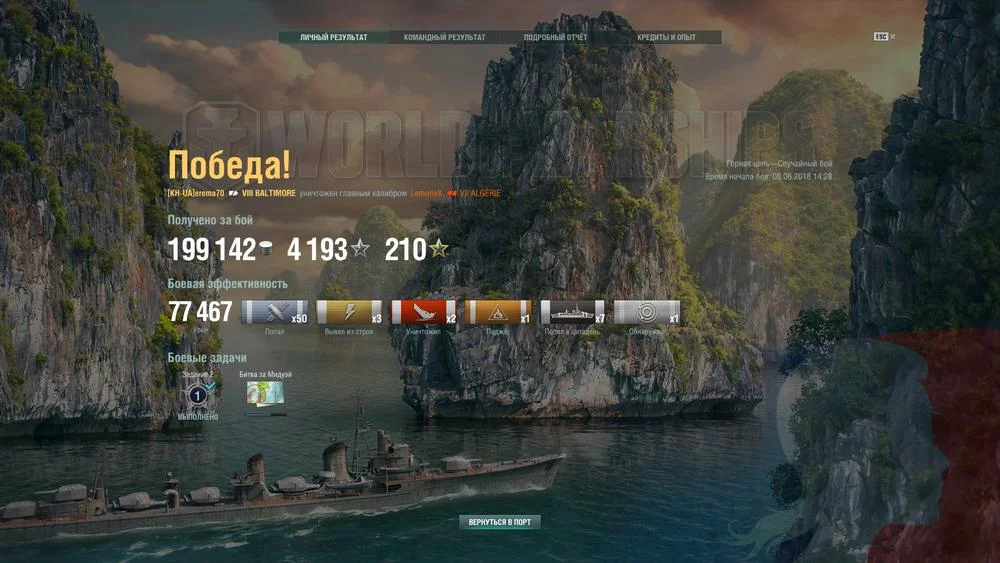The height and width of the screenshot is (563, 1000).
Task: Select the Личный результат tab
Action: (x=334, y=38)
